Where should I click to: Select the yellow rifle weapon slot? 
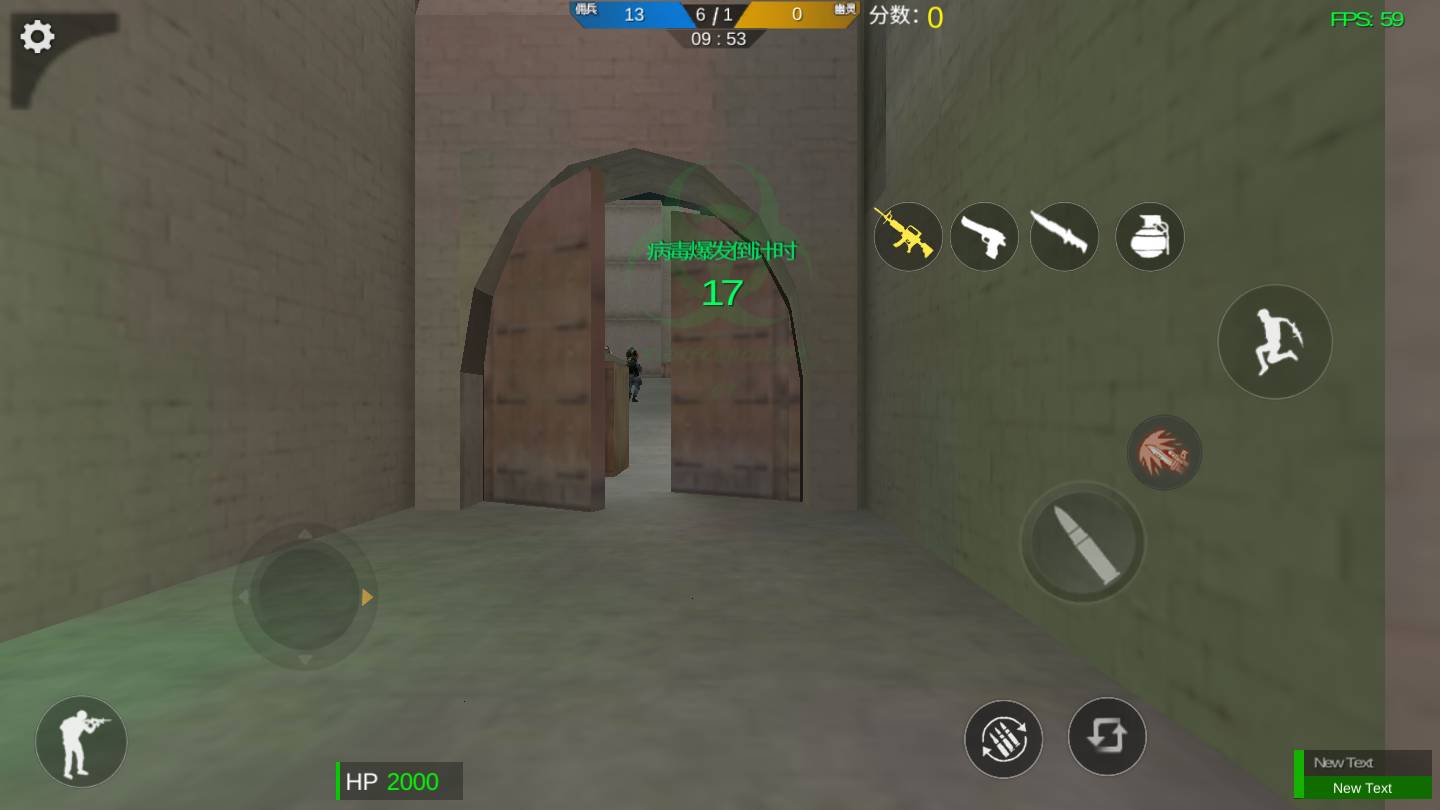(x=908, y=236)
